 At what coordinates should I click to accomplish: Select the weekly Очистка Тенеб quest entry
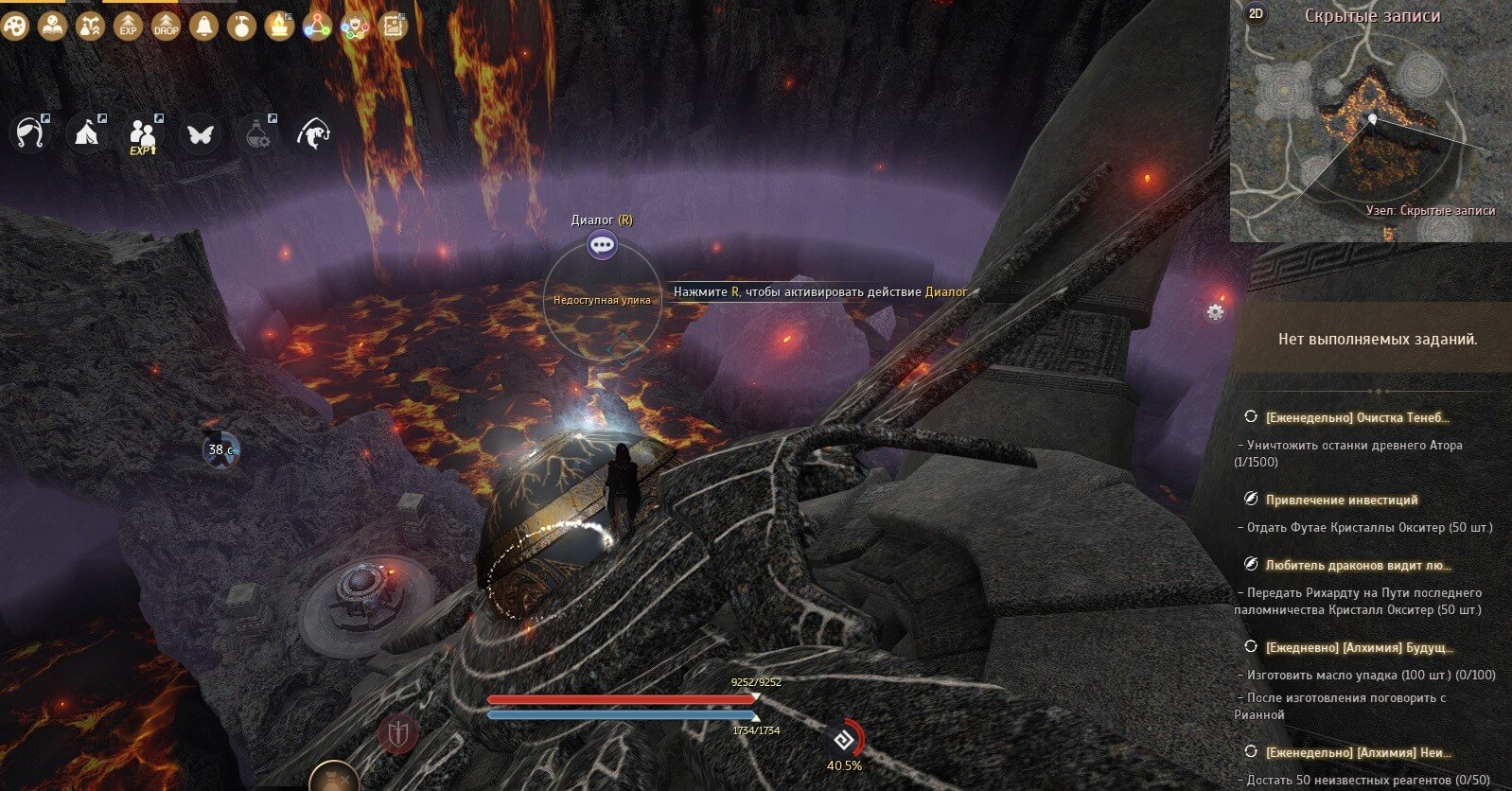point(1357,416)
